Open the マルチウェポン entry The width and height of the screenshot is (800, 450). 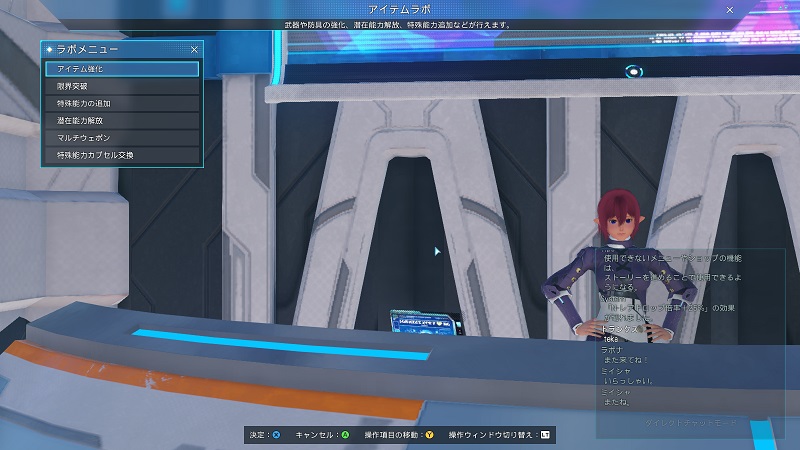(x=122, y=138)
